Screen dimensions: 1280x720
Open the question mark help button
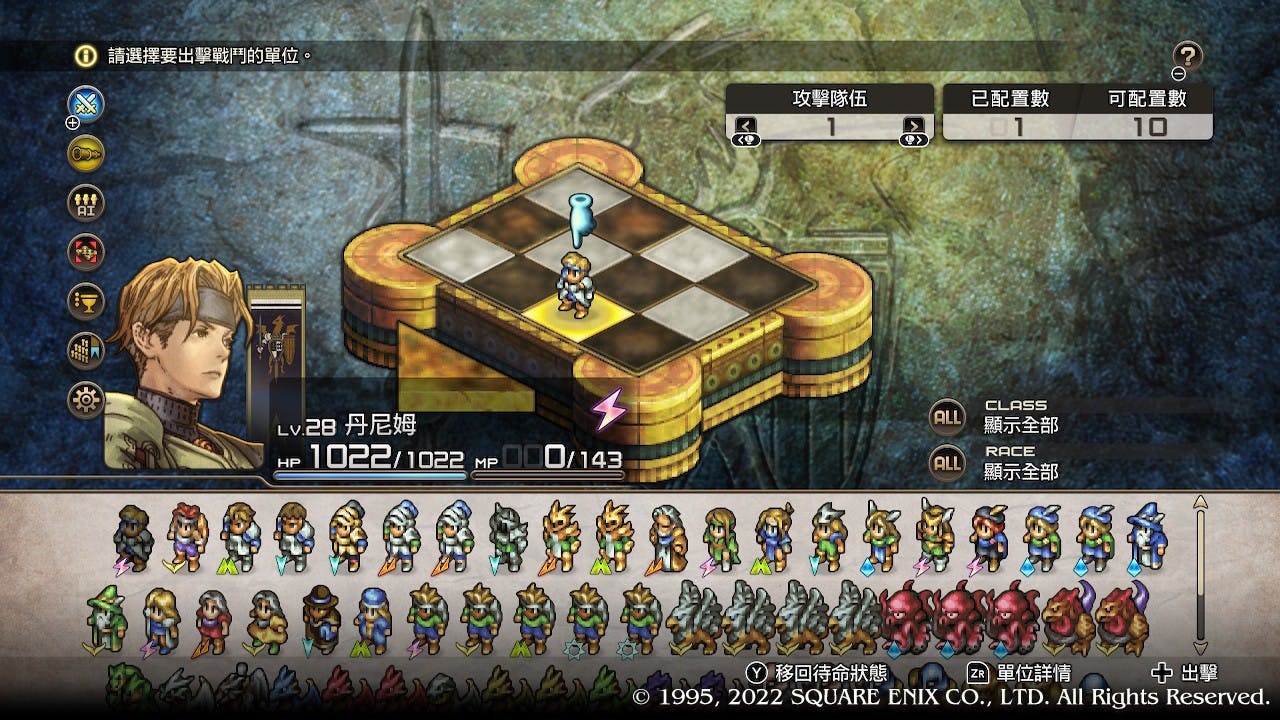tap(1187, 56)
